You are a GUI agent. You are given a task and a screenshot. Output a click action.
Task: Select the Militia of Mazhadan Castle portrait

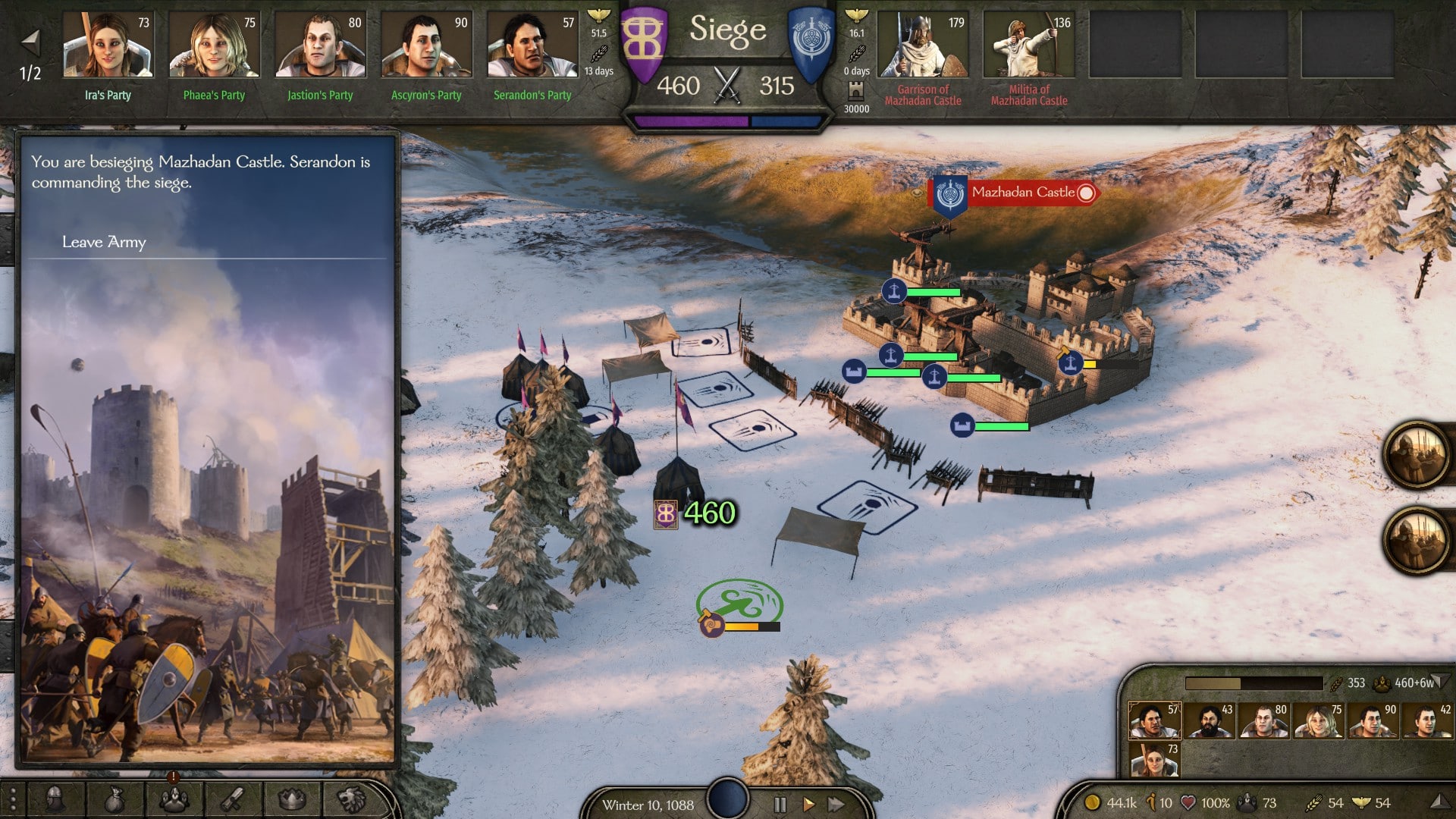(1029, 45)
